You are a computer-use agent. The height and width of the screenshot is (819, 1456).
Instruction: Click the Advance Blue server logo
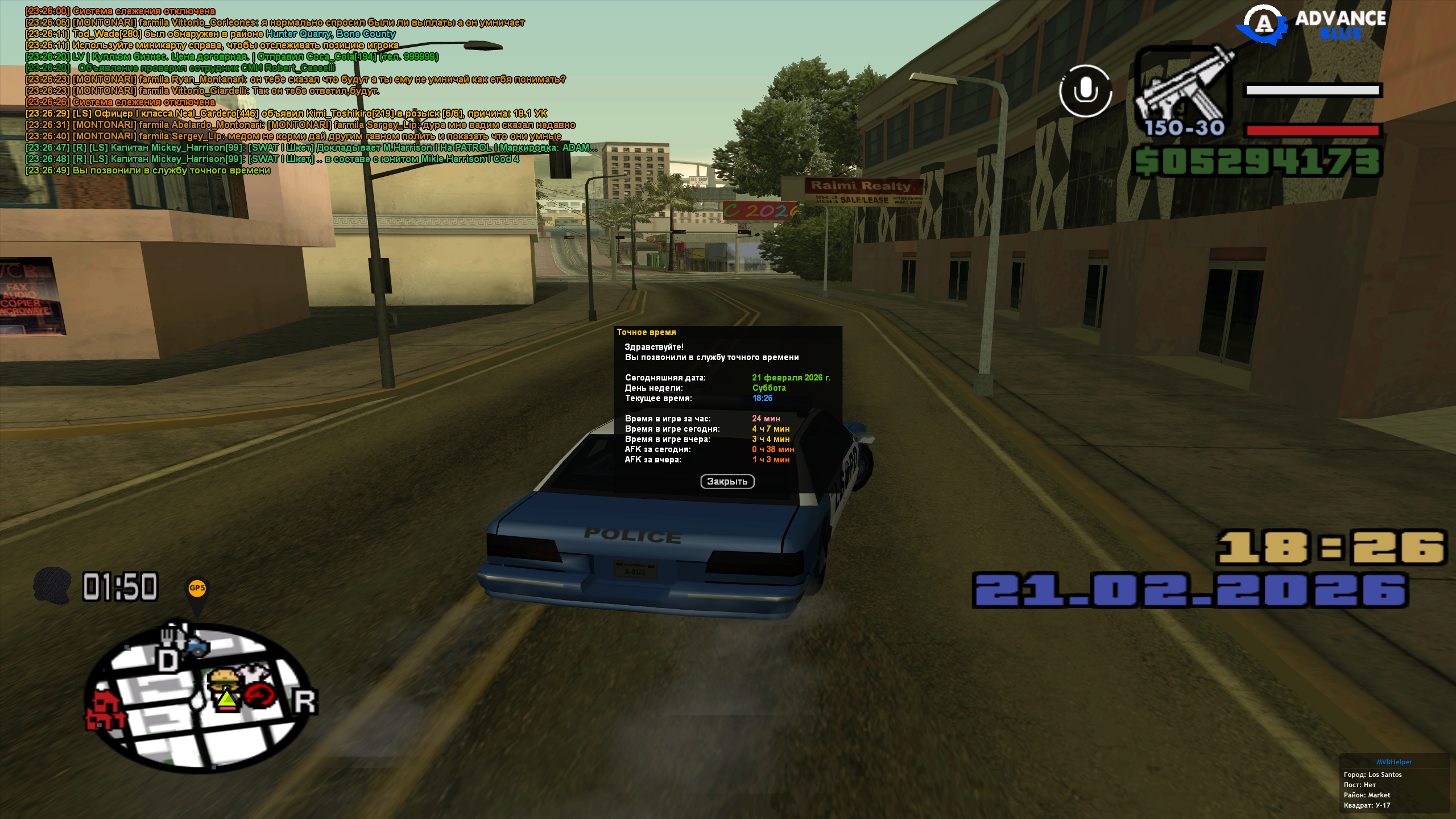pos(1312,24)
